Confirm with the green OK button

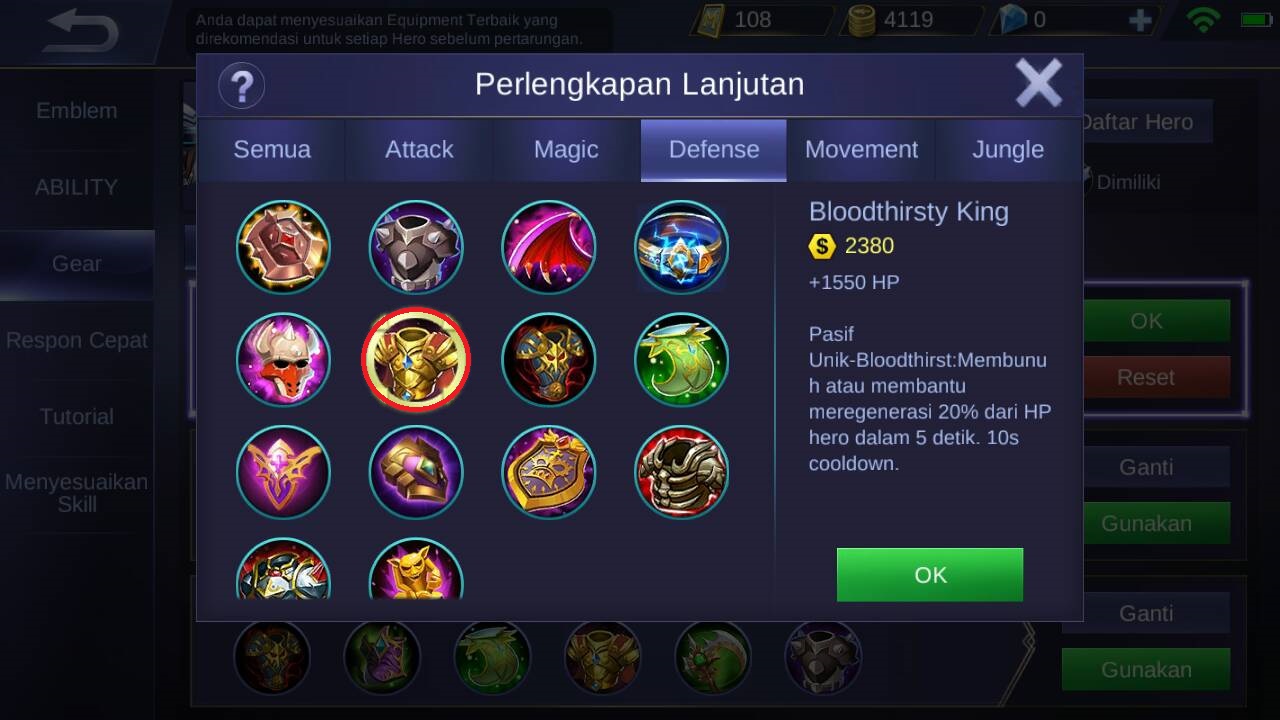pos(929,574)
